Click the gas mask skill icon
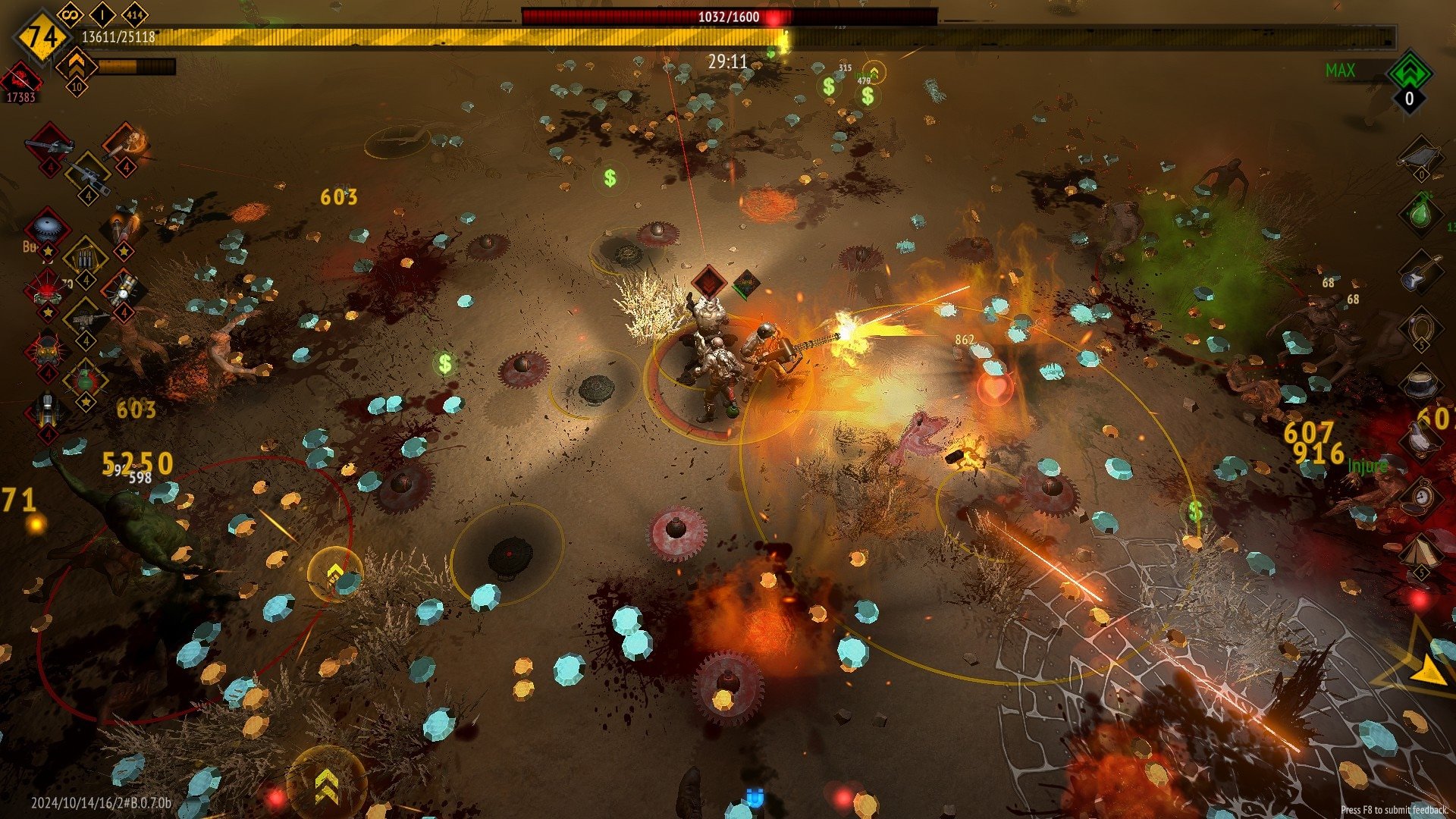The height and width of the screenshot is (819, 1456). pos(47,350)
